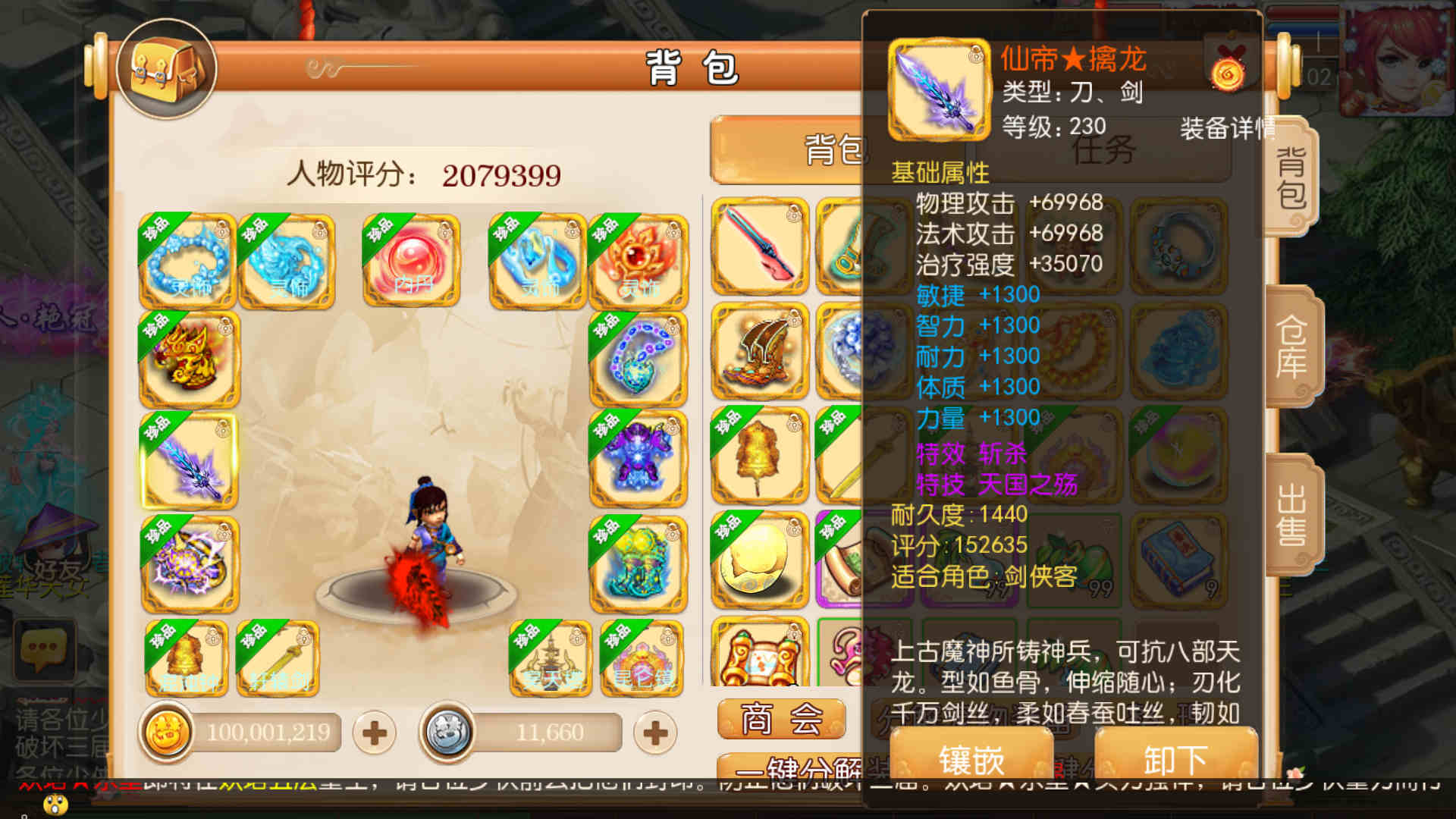Select the purple armor equipment slot
Screen dimensions: 1456x819
point(639,460)
